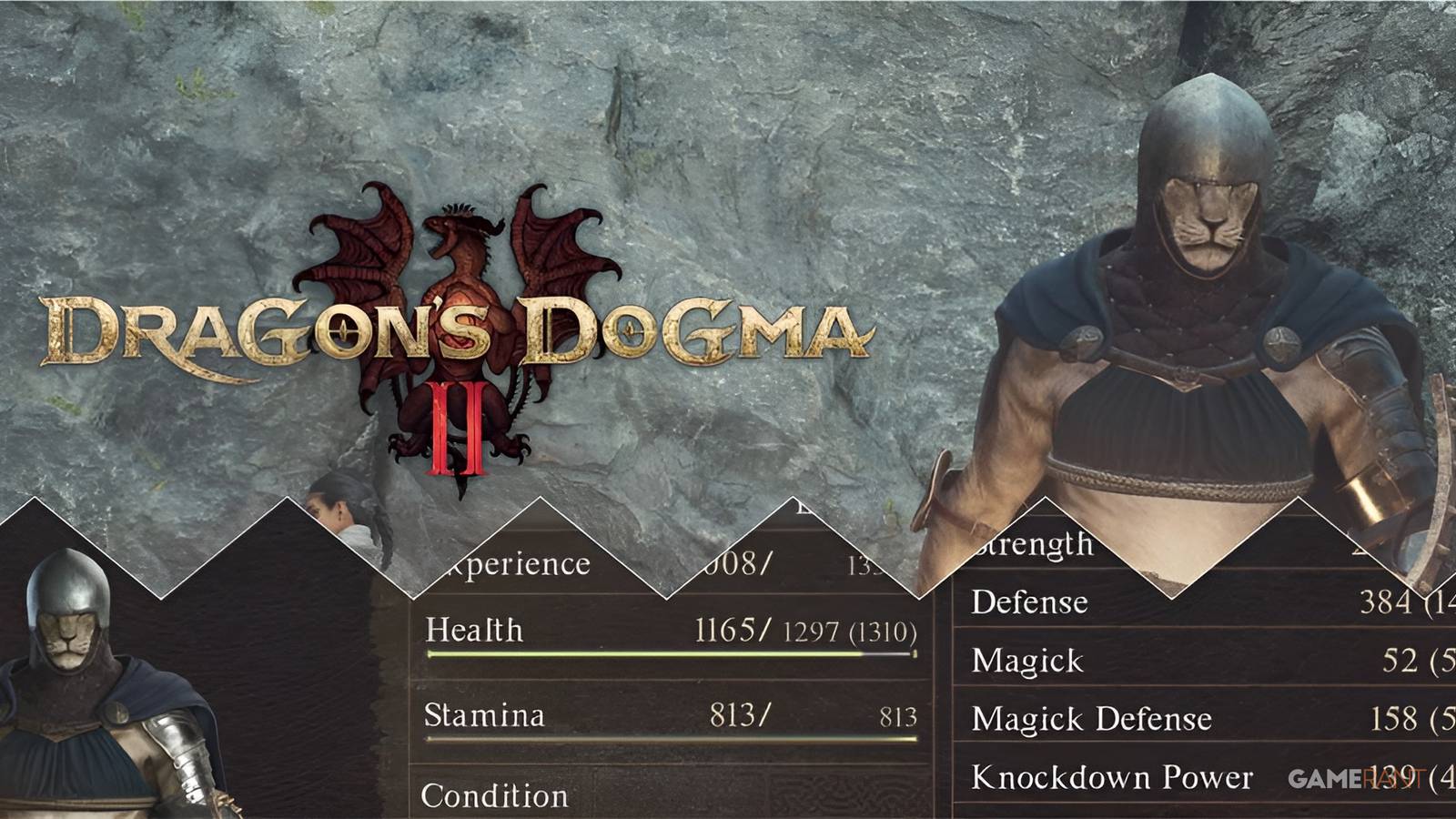Click the Magick stat label
1456x819 pixels.
point(1028,661)
